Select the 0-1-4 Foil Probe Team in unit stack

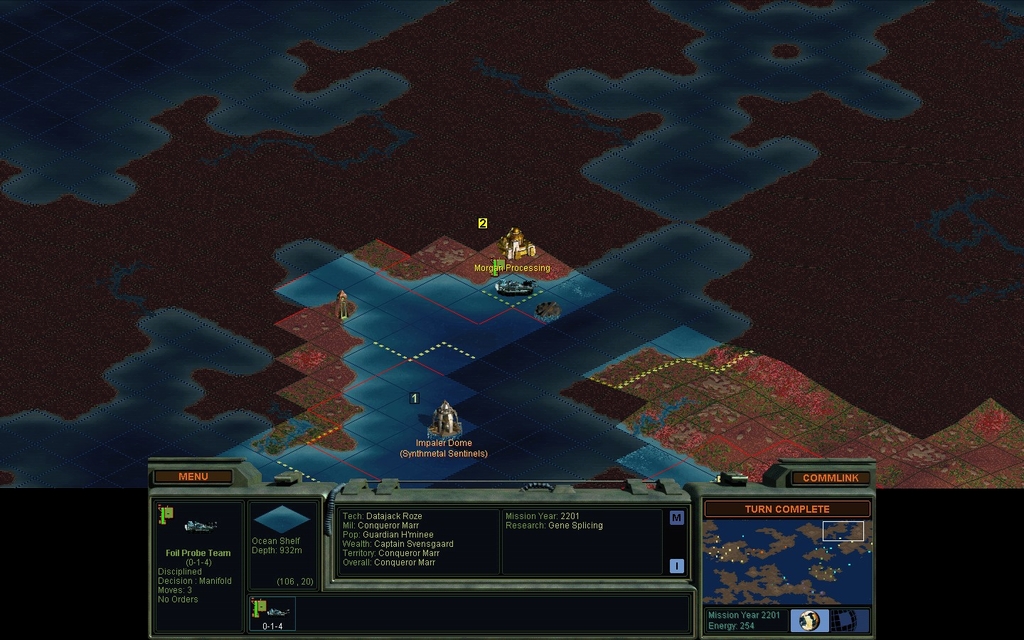273,612
